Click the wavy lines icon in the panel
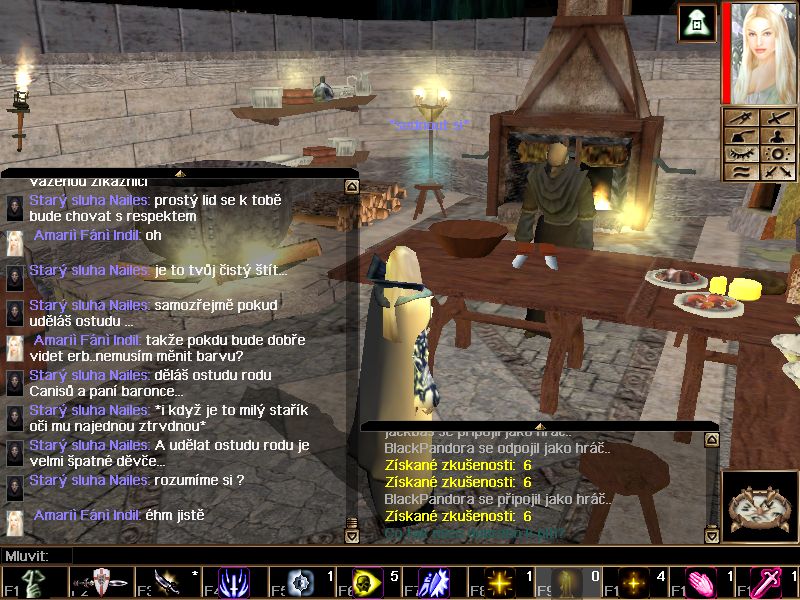This screenshot has width=800, height=600. click(x=741, y=172)
